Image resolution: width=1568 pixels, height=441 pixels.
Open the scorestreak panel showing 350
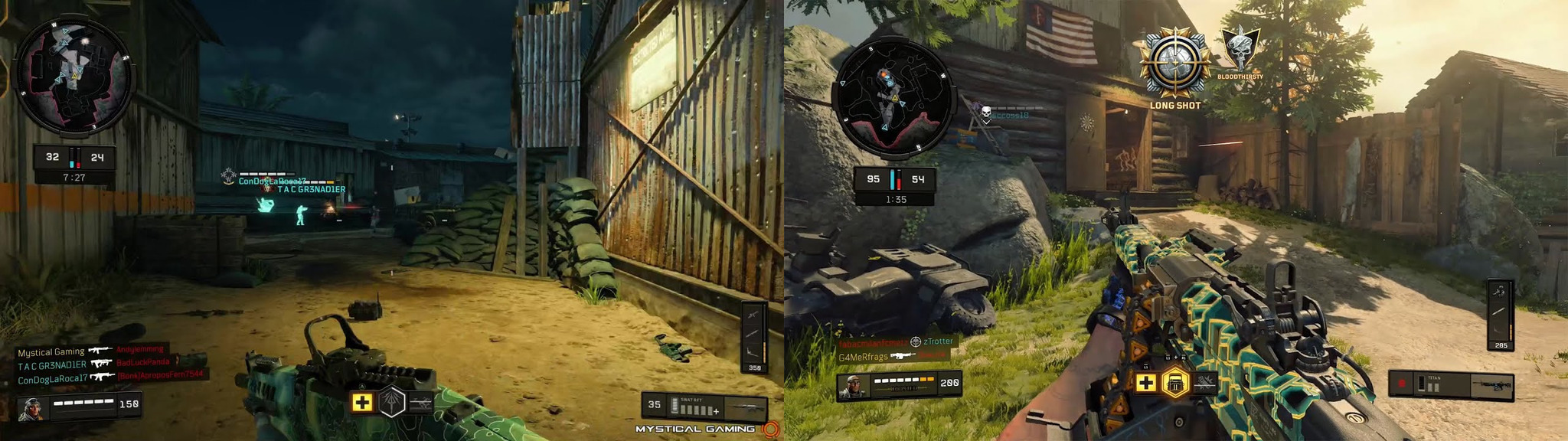[754, 337]
